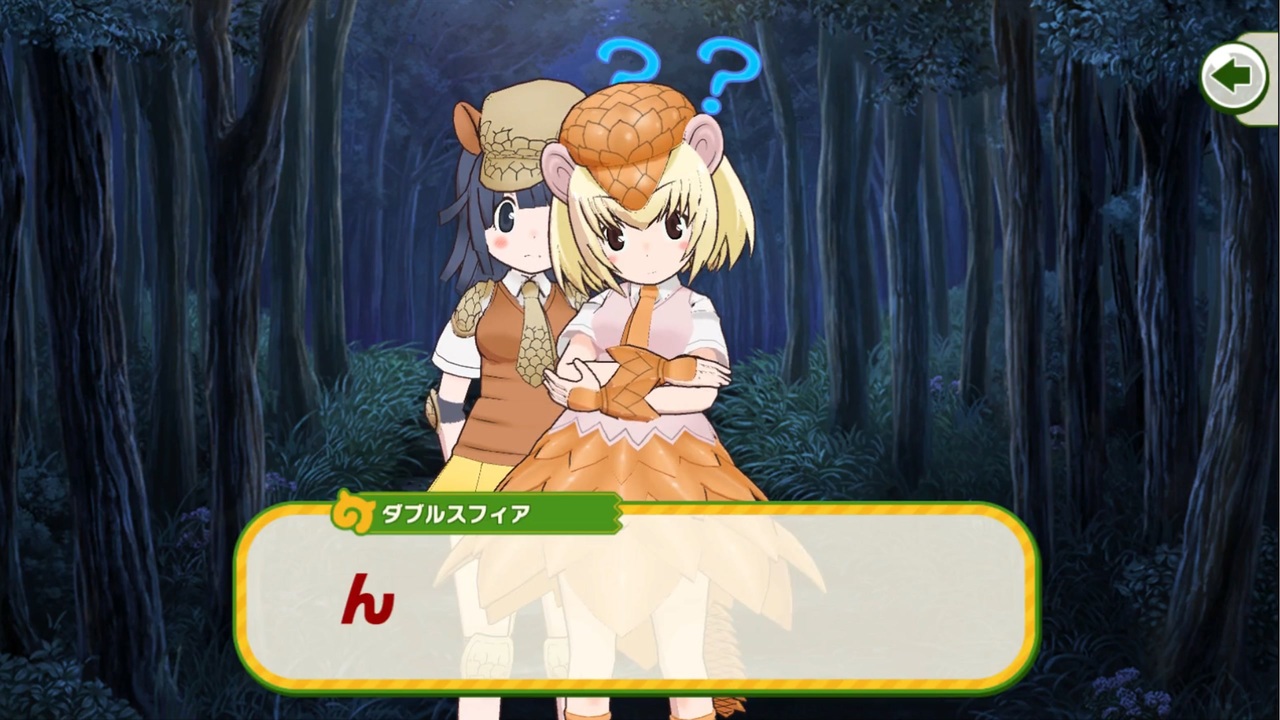The width and height of the screenshot is (1280, 720).
Task: Click the arrow inside the circular button
Action: [1233, 76]
